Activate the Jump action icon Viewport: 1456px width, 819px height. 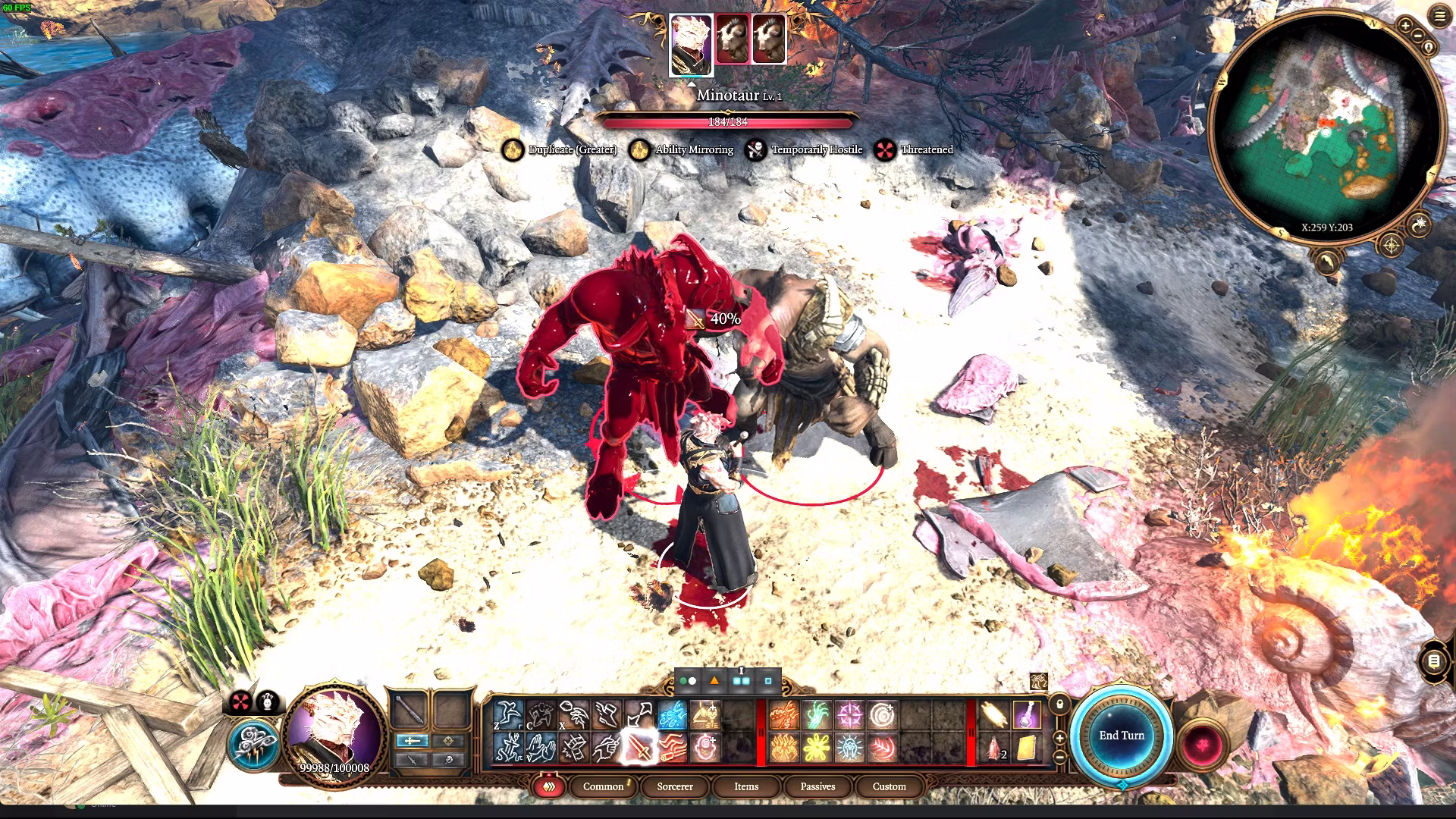[x=508, y=714]
